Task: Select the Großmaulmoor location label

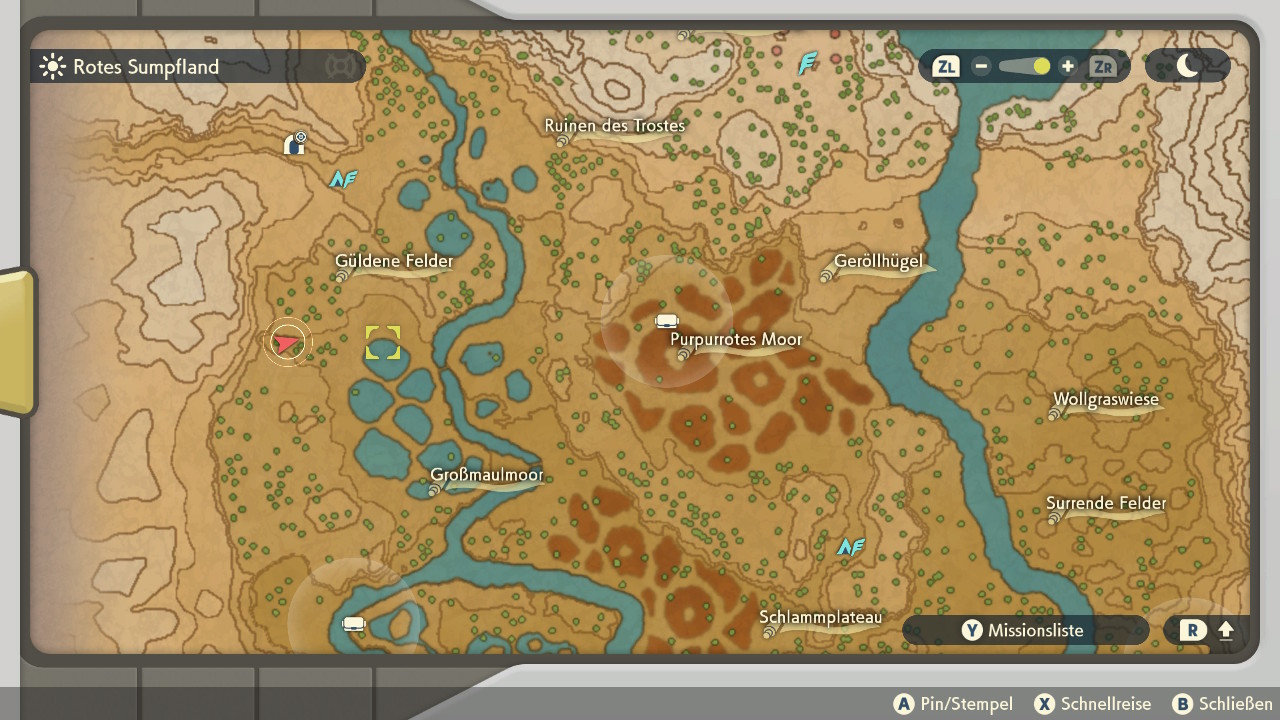Action: 487,475
